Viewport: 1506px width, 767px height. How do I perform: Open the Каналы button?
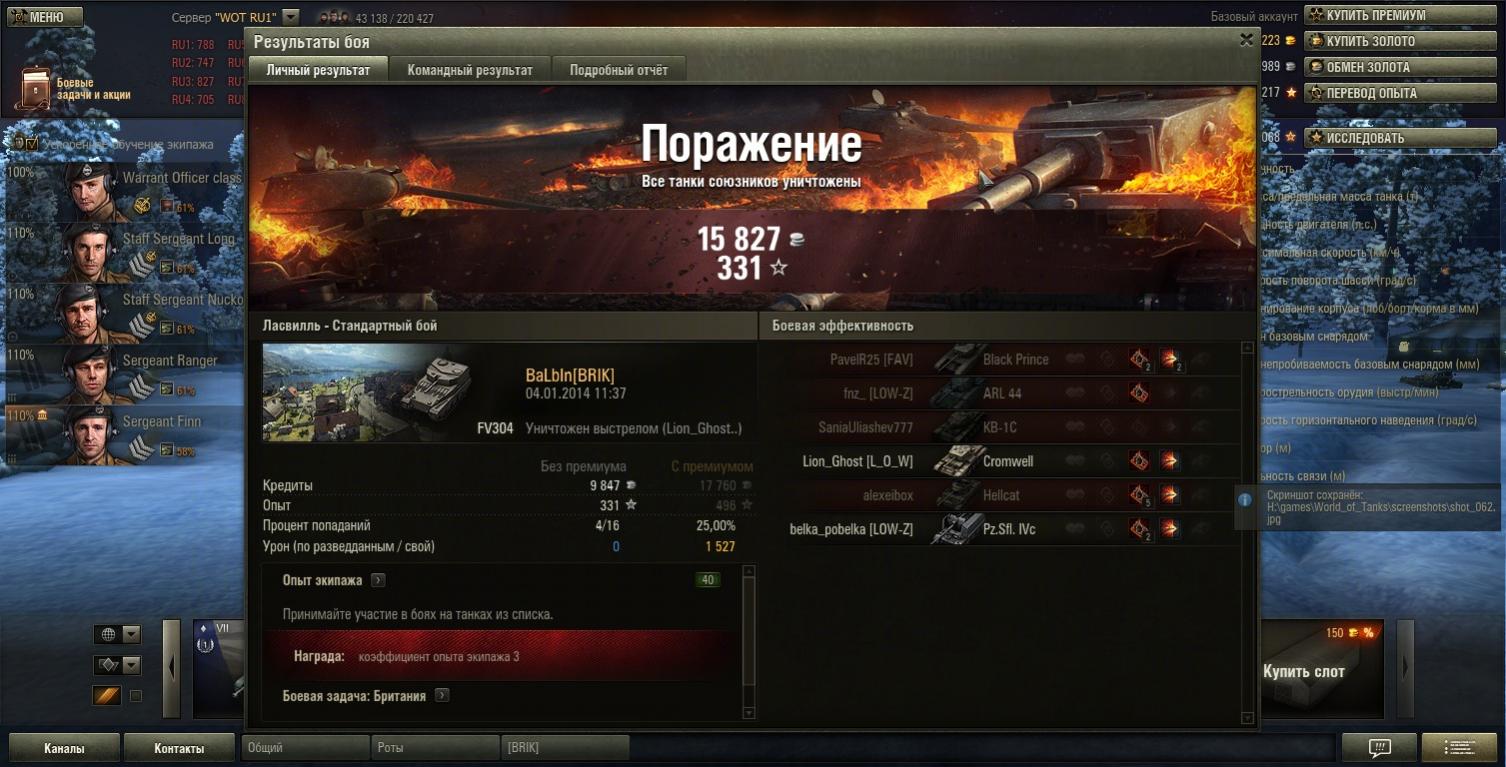[64, 748]
